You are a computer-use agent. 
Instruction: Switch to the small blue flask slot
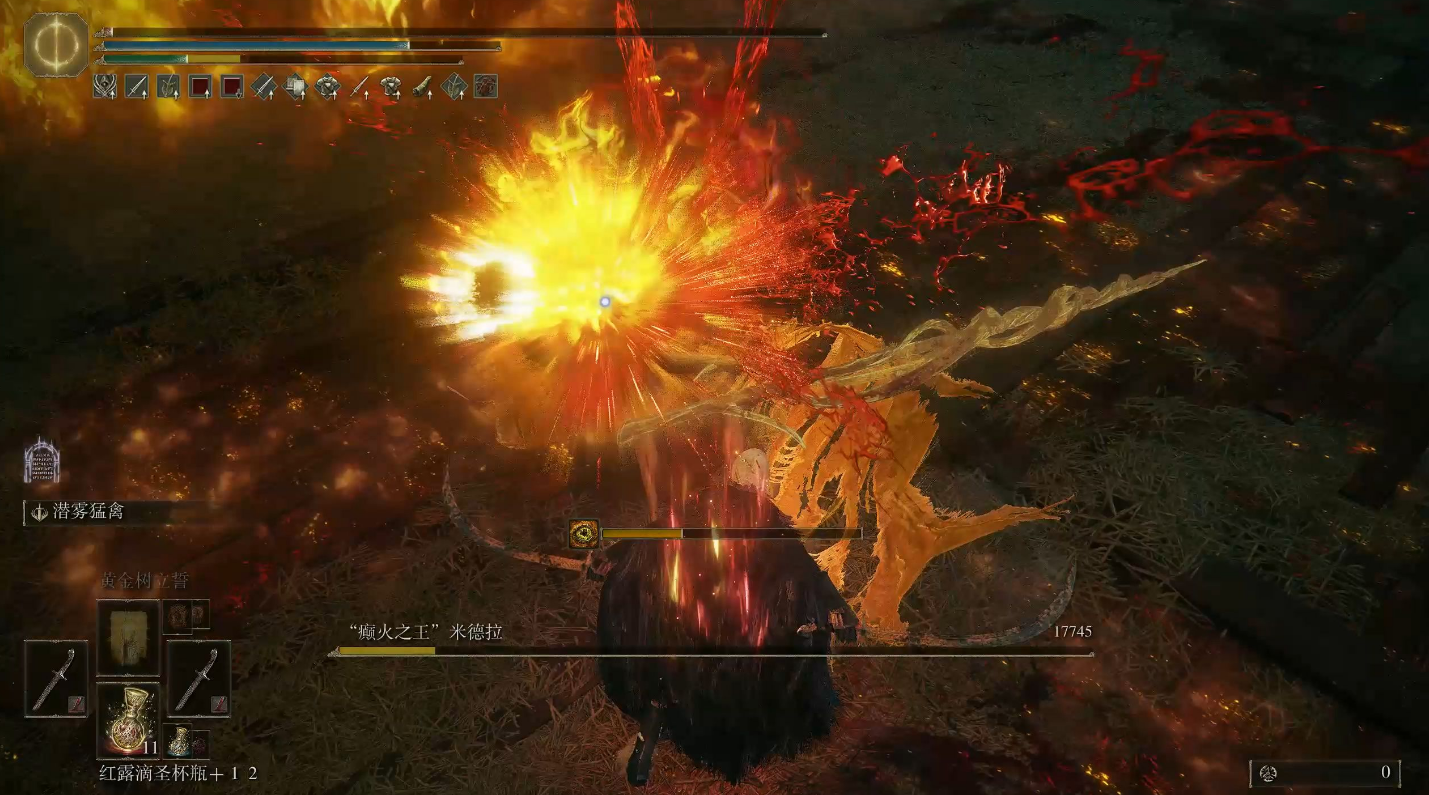(180, 741)
